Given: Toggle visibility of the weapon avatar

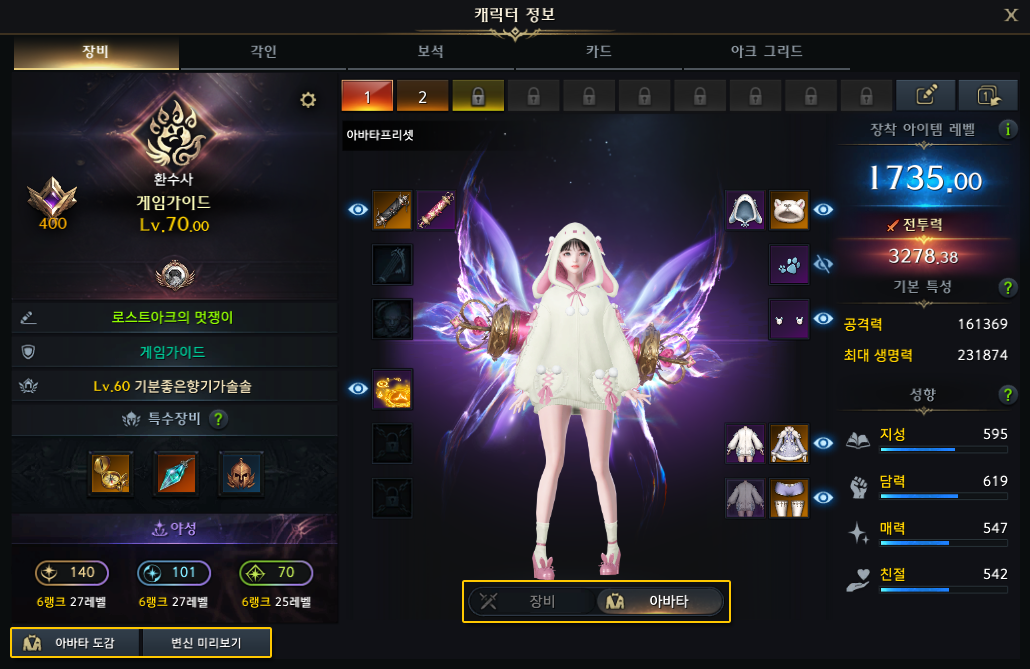Looking at the screenshot, I should pos(356,210).
